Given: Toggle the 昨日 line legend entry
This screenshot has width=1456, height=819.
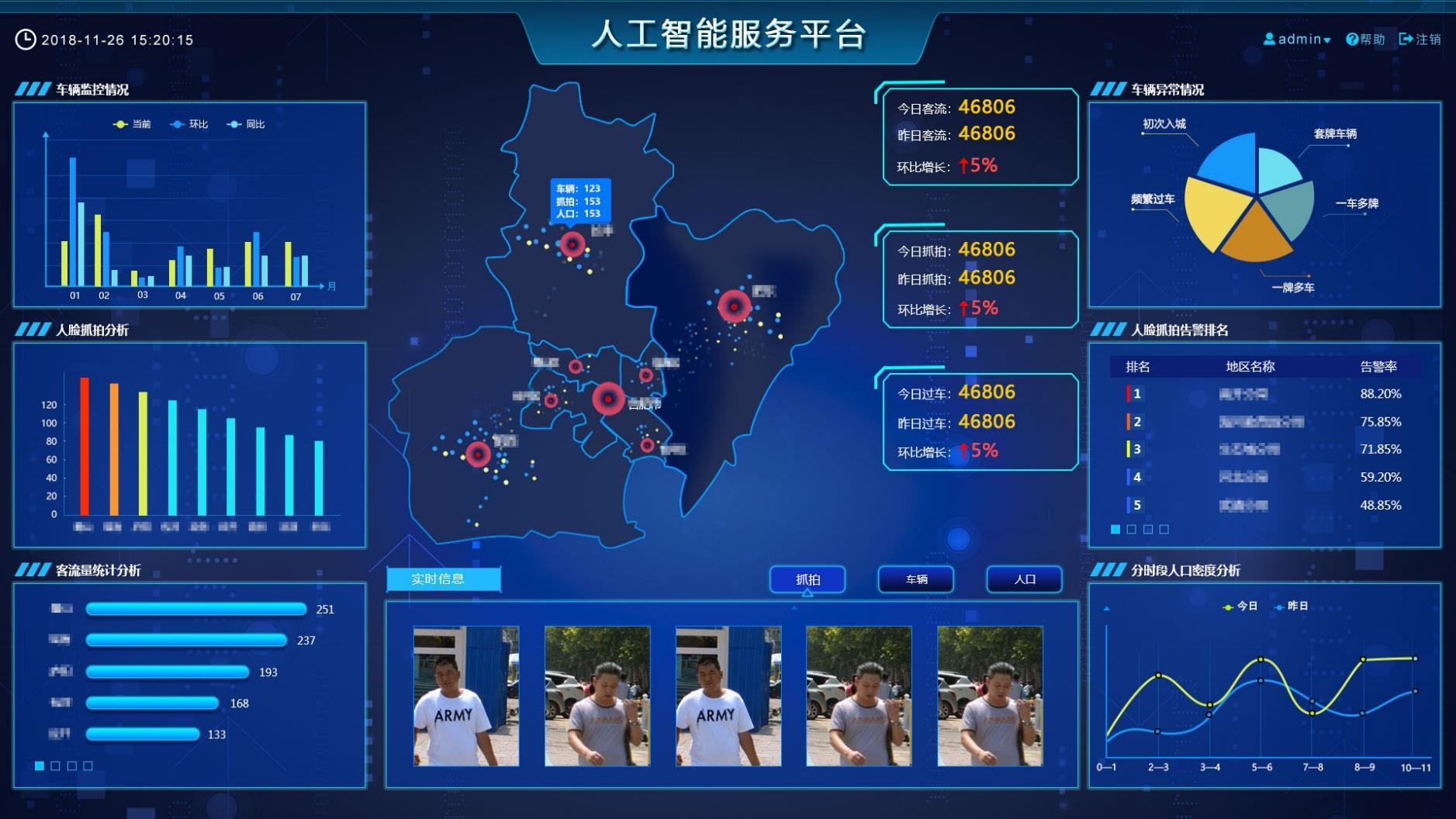Looking at the screenshot, I should [x=1291, y=606].
